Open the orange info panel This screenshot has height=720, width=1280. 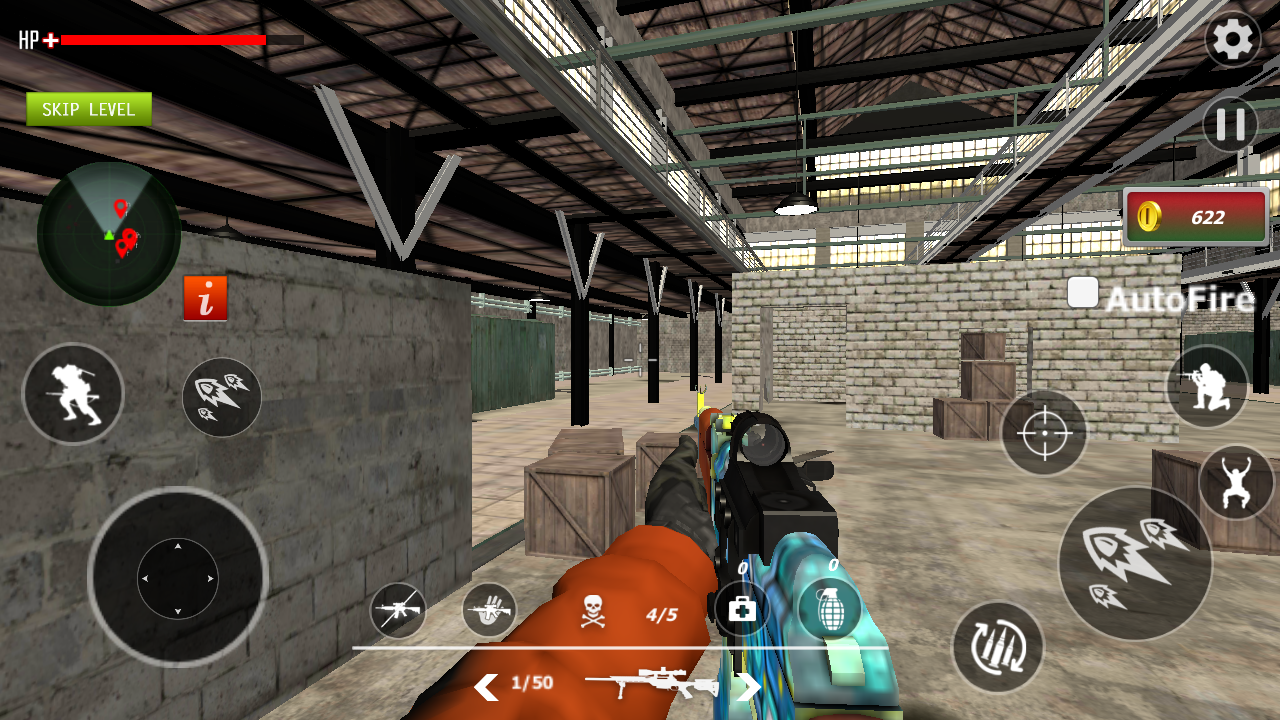[205, 298]
